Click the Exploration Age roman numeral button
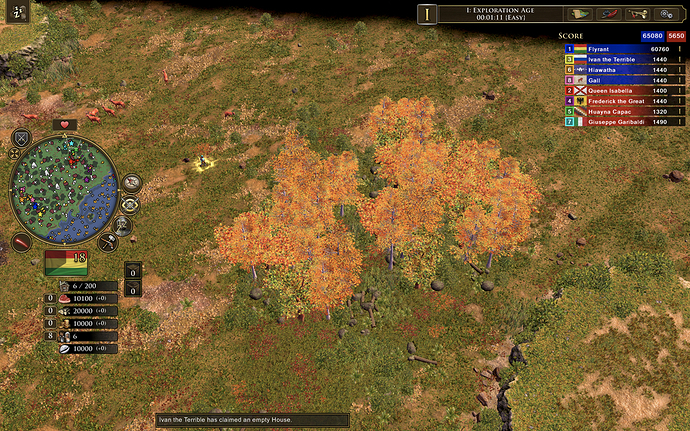Image resolution: width=690 pixels, height=431 pixels. click(428, 13)
